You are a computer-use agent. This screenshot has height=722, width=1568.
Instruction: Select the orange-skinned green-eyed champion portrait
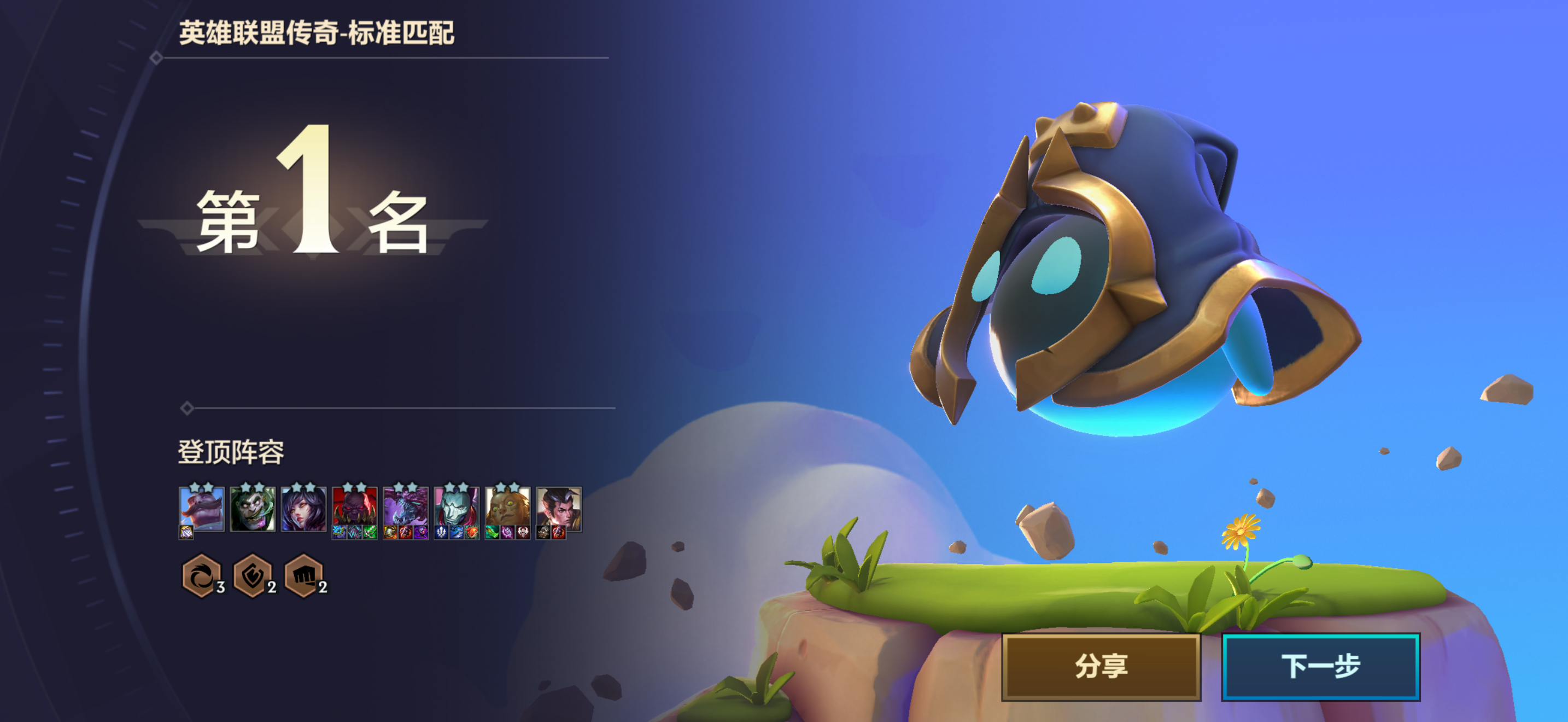[x=508, y=506]
